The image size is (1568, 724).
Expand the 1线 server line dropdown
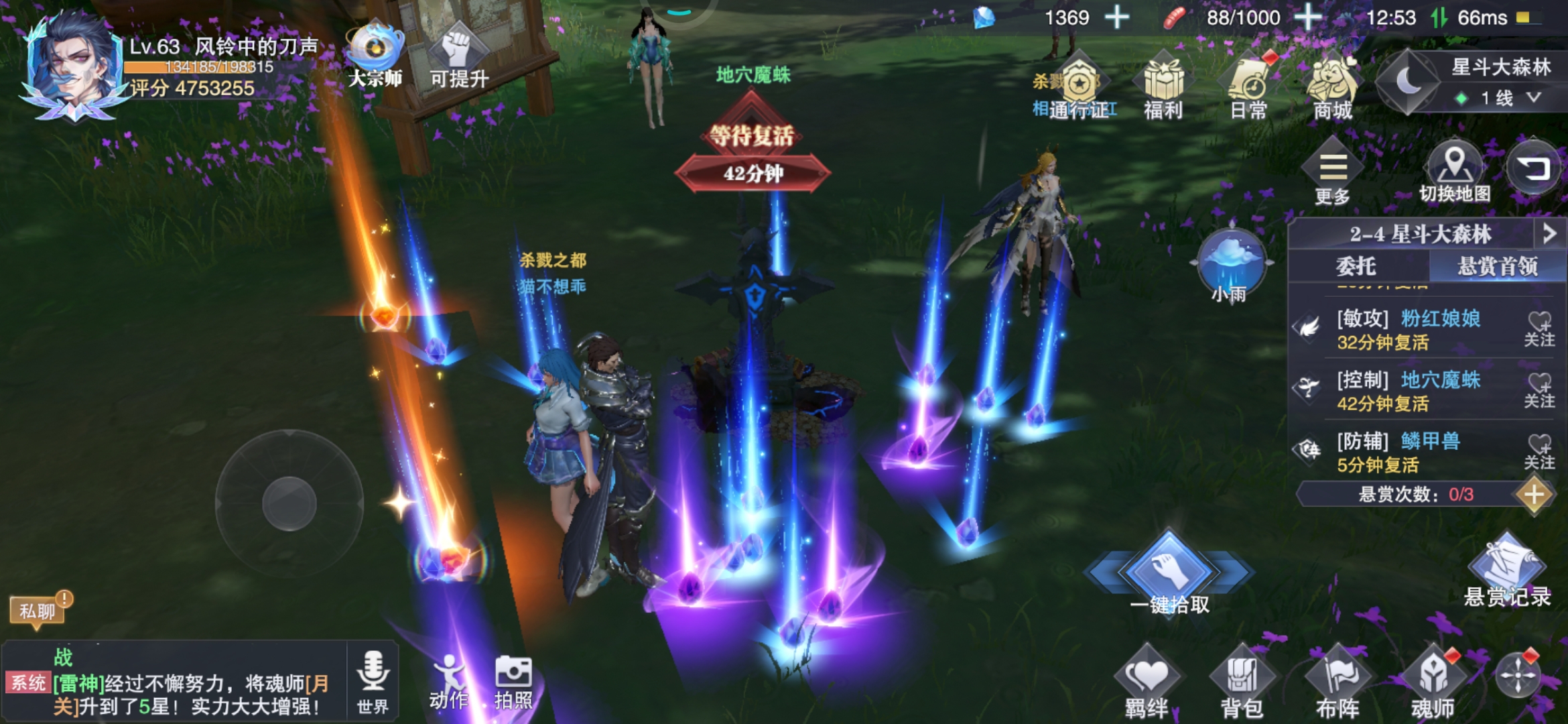[1506, 99]
